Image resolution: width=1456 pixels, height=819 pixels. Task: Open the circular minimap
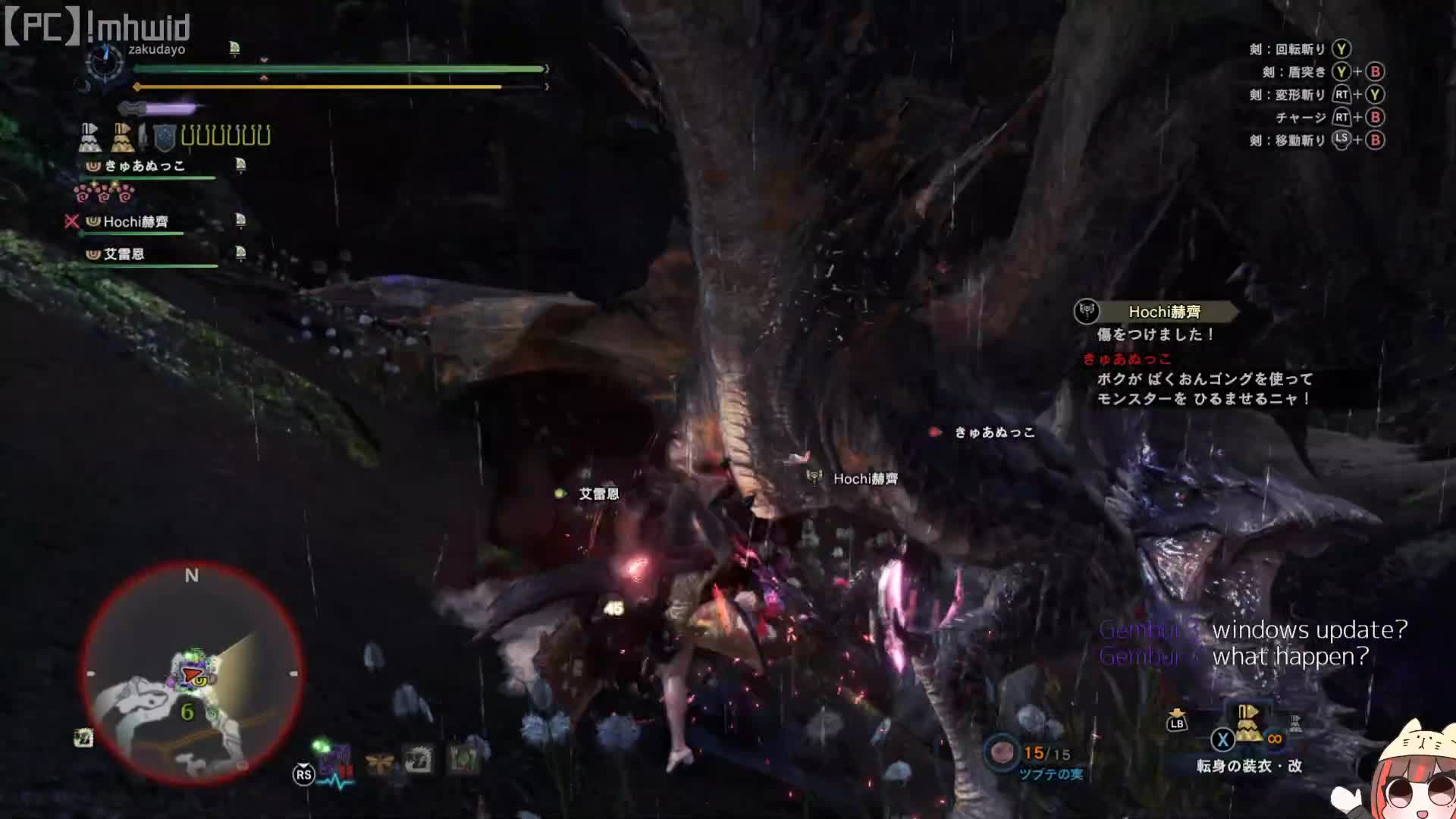(x=192, y=673)
